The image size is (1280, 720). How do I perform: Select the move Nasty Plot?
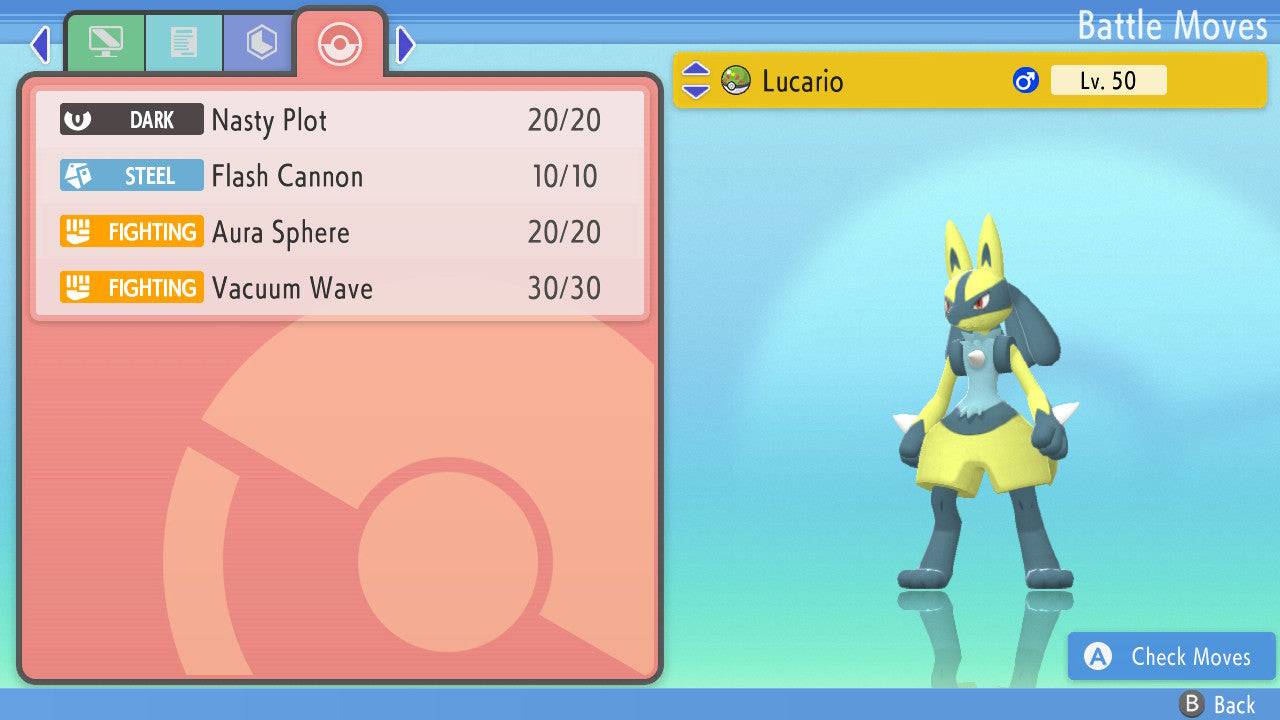point(268,120)
